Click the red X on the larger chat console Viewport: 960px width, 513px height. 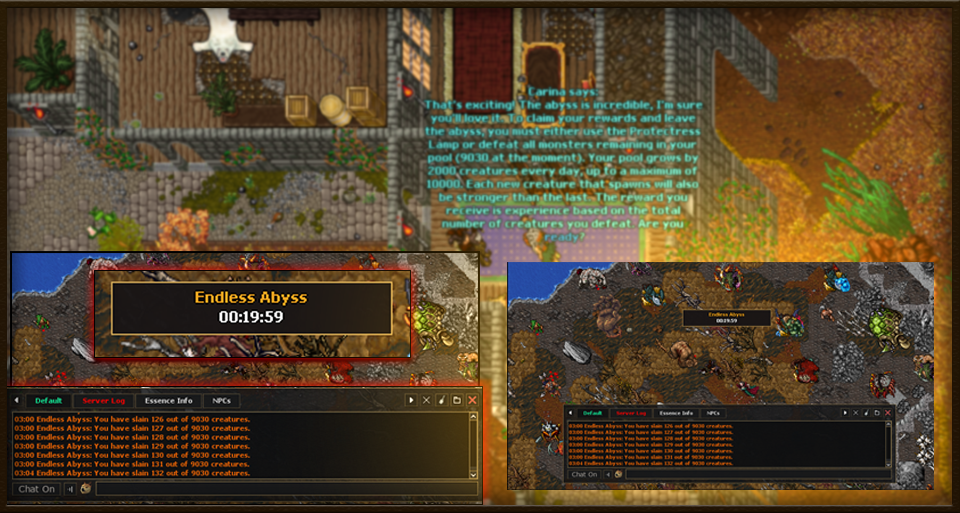pos(472,400)
